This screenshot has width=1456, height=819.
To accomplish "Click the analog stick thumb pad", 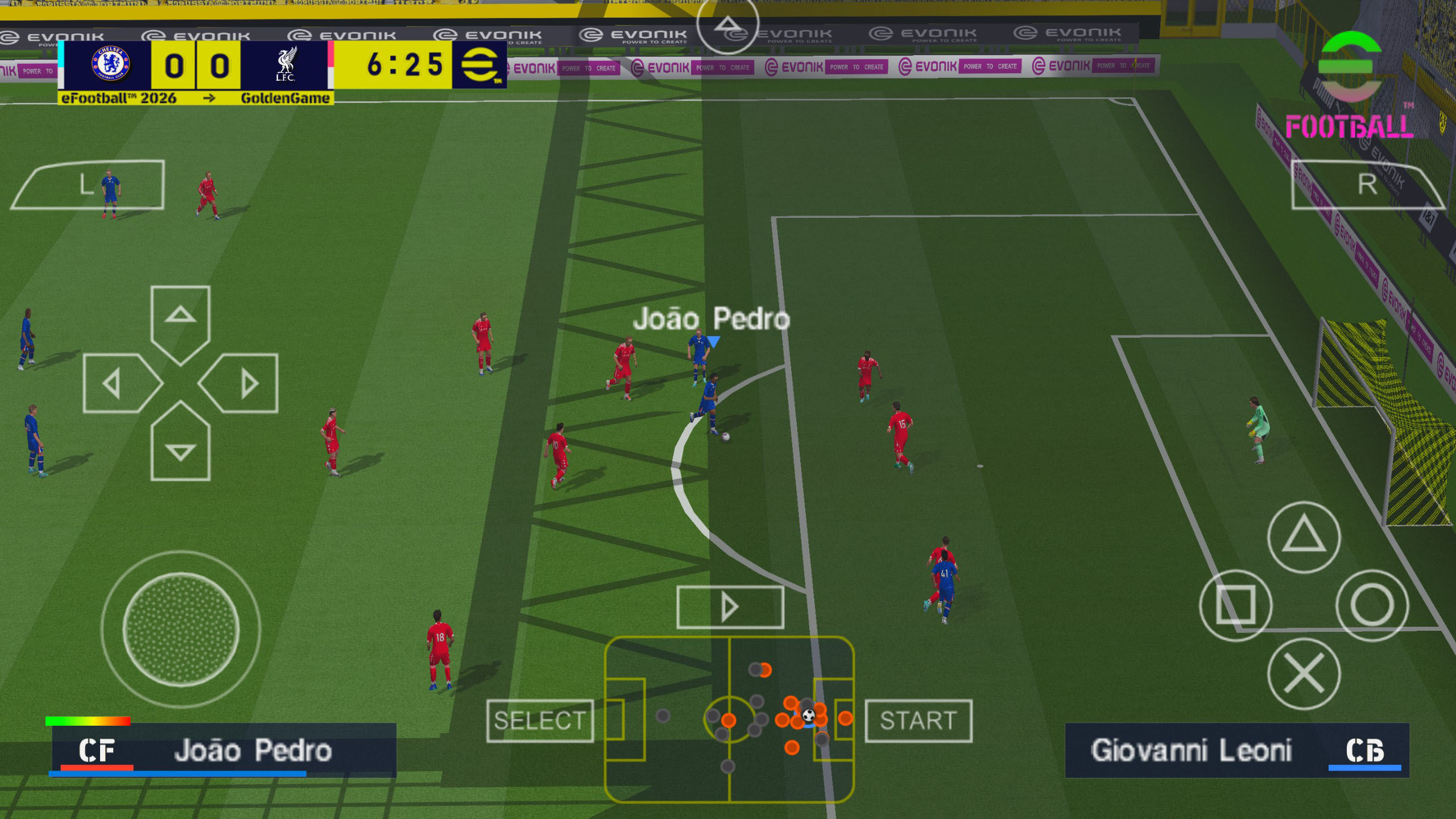I will [x=180, y=629].
